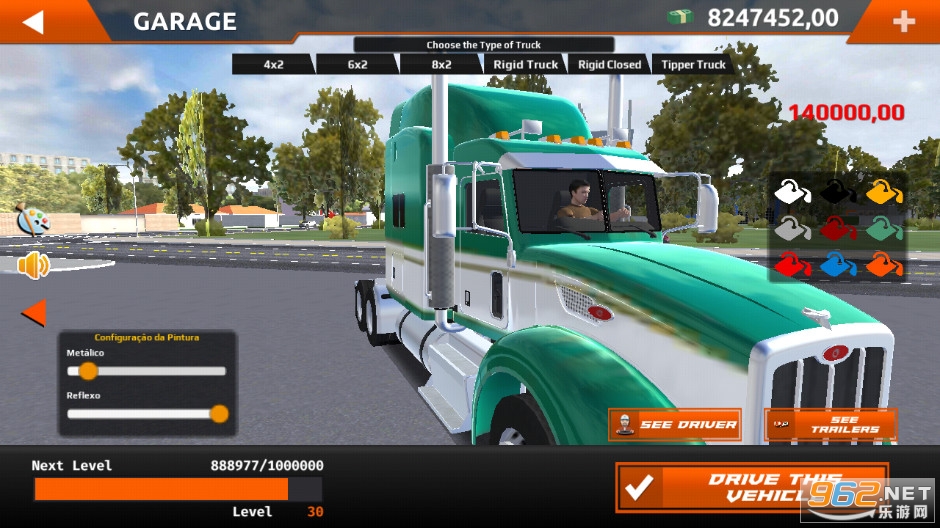
Task: Use the teal green paint bucket
Action: [x=883, y=228]
